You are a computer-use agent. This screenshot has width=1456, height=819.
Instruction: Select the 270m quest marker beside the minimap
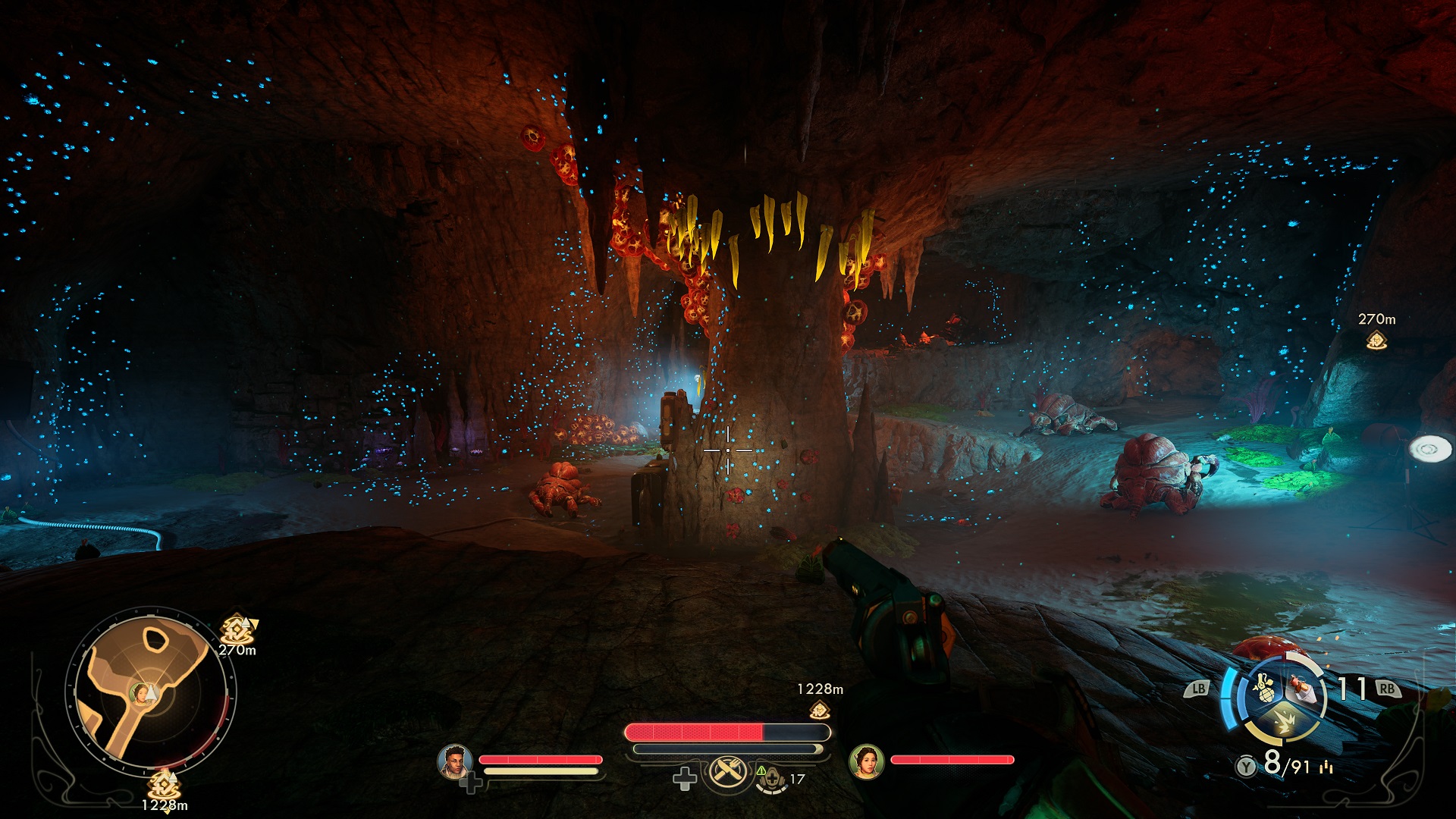237,629
